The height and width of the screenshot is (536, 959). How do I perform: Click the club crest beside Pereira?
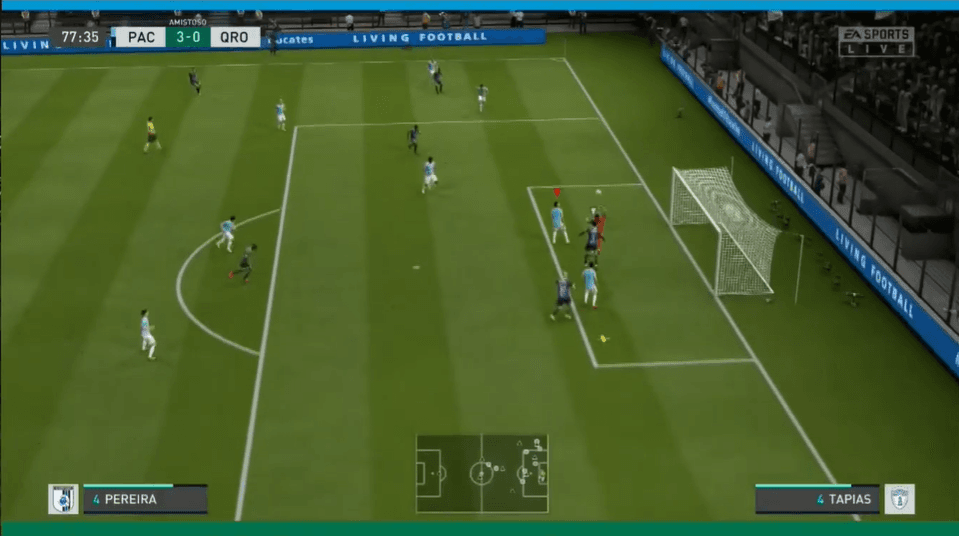tap(63, 499)
